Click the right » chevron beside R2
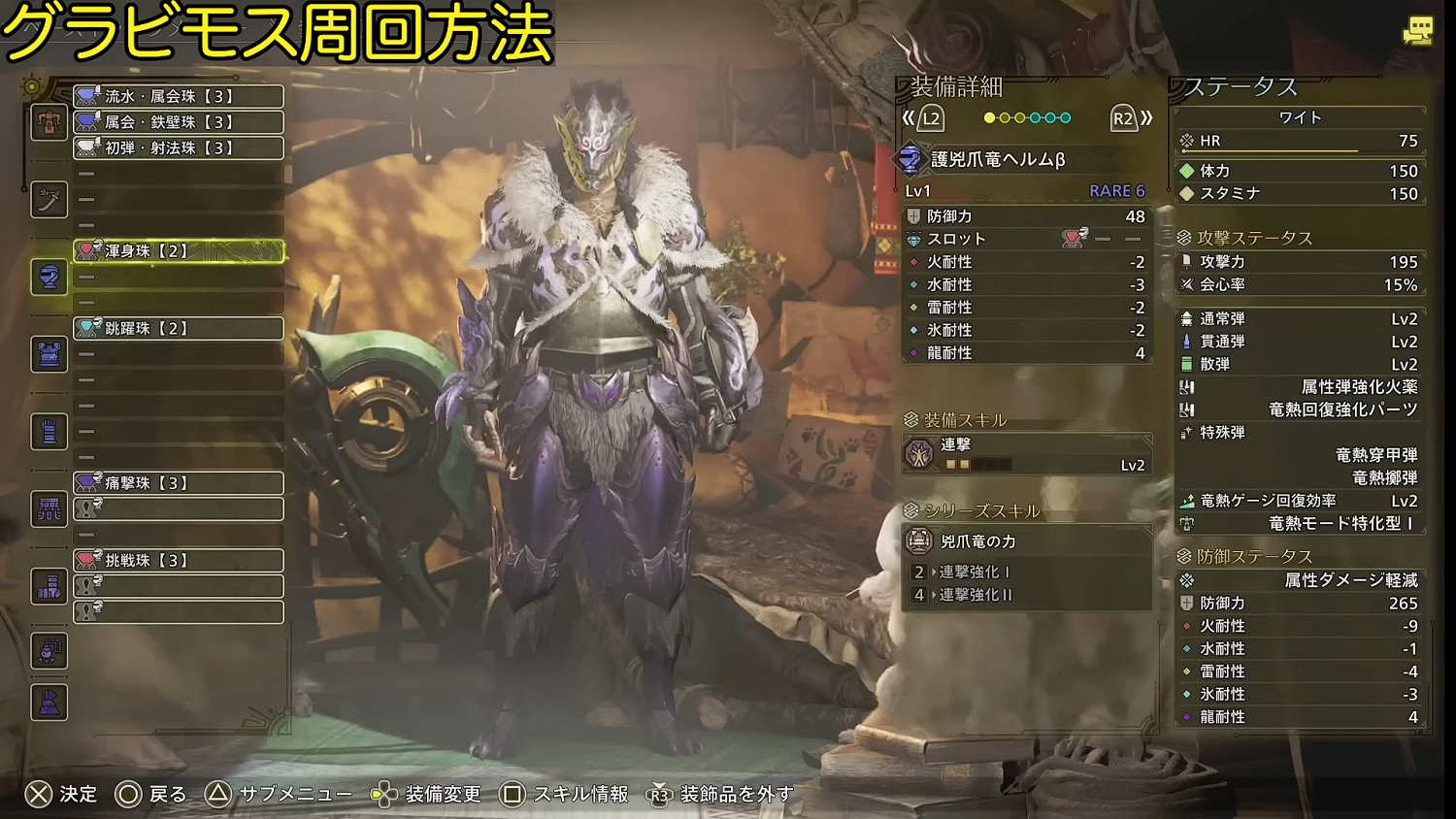The height and width of the screenshot is (819, 1456). coord(1145,117)
